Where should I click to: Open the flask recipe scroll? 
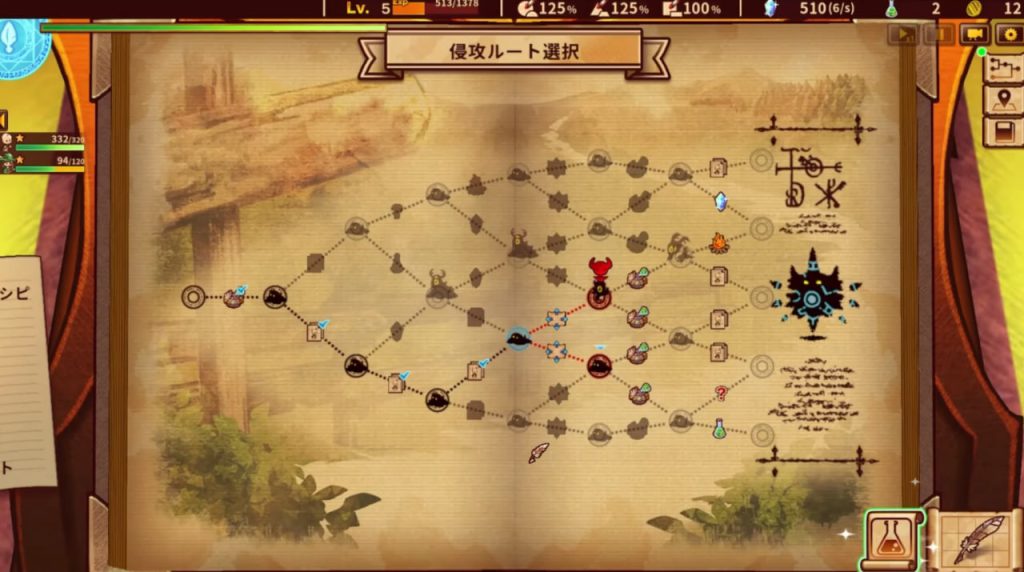tap(892, 538)
